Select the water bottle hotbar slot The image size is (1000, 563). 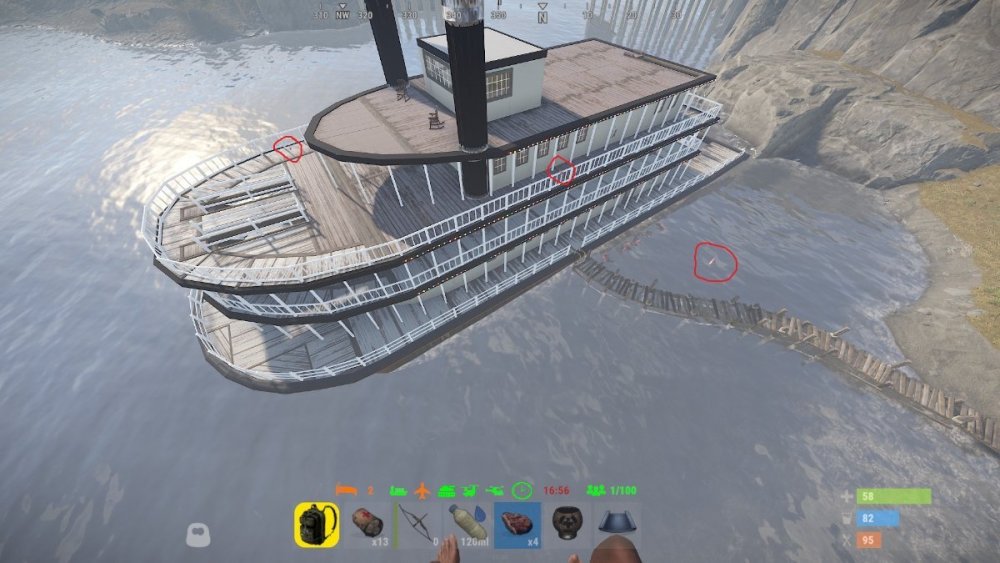(x=467, y=525)
